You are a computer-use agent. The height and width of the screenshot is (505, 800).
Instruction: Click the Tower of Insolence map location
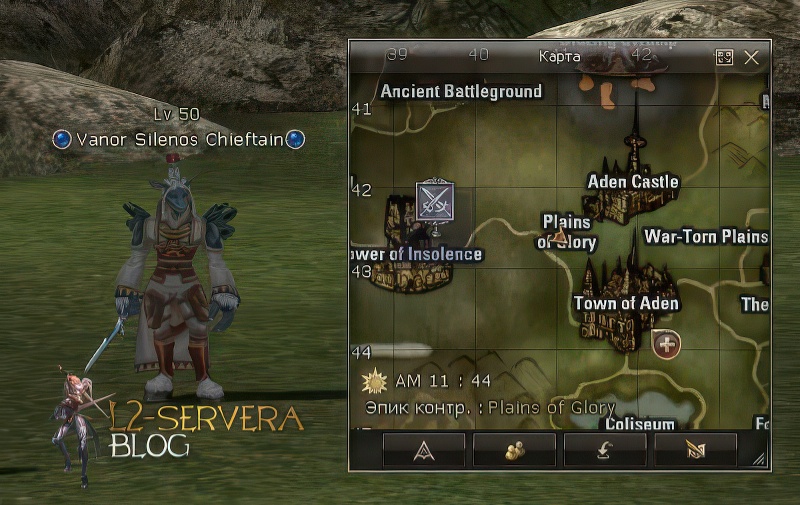(x=414, y=254)
